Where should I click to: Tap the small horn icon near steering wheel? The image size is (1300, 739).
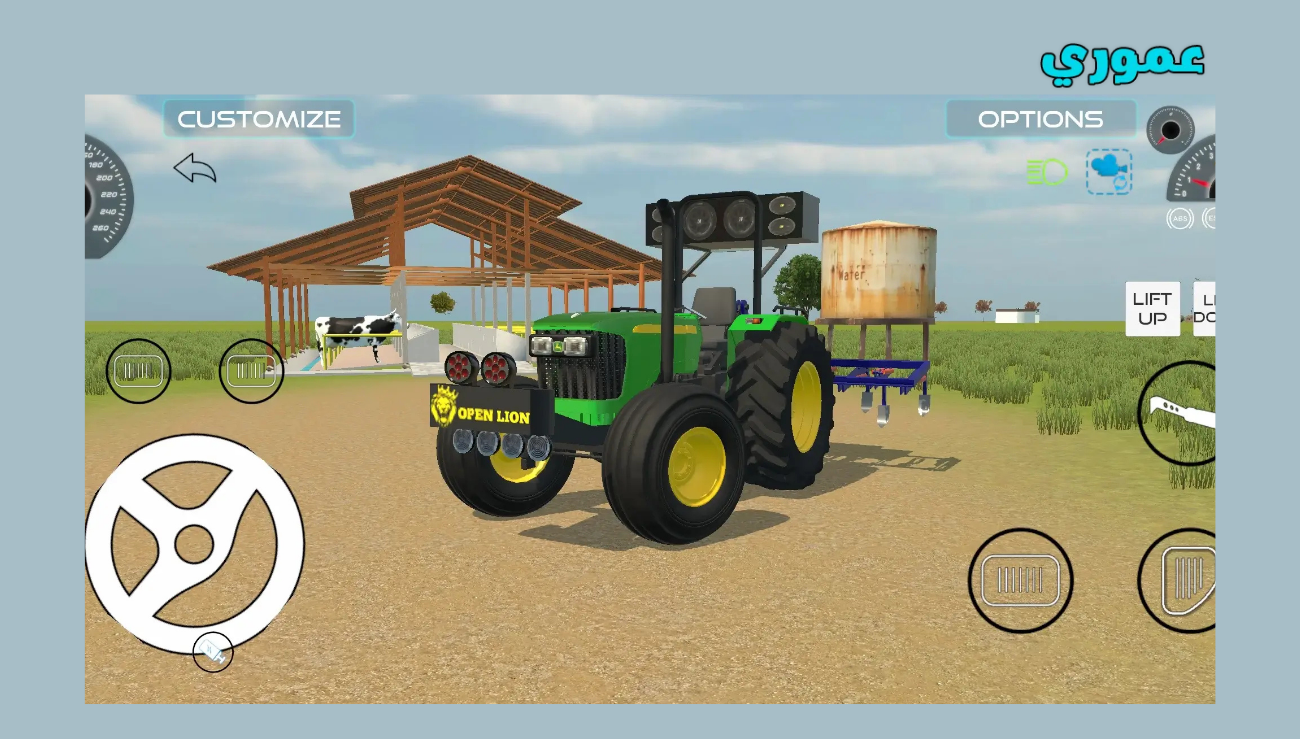point(213,652)
